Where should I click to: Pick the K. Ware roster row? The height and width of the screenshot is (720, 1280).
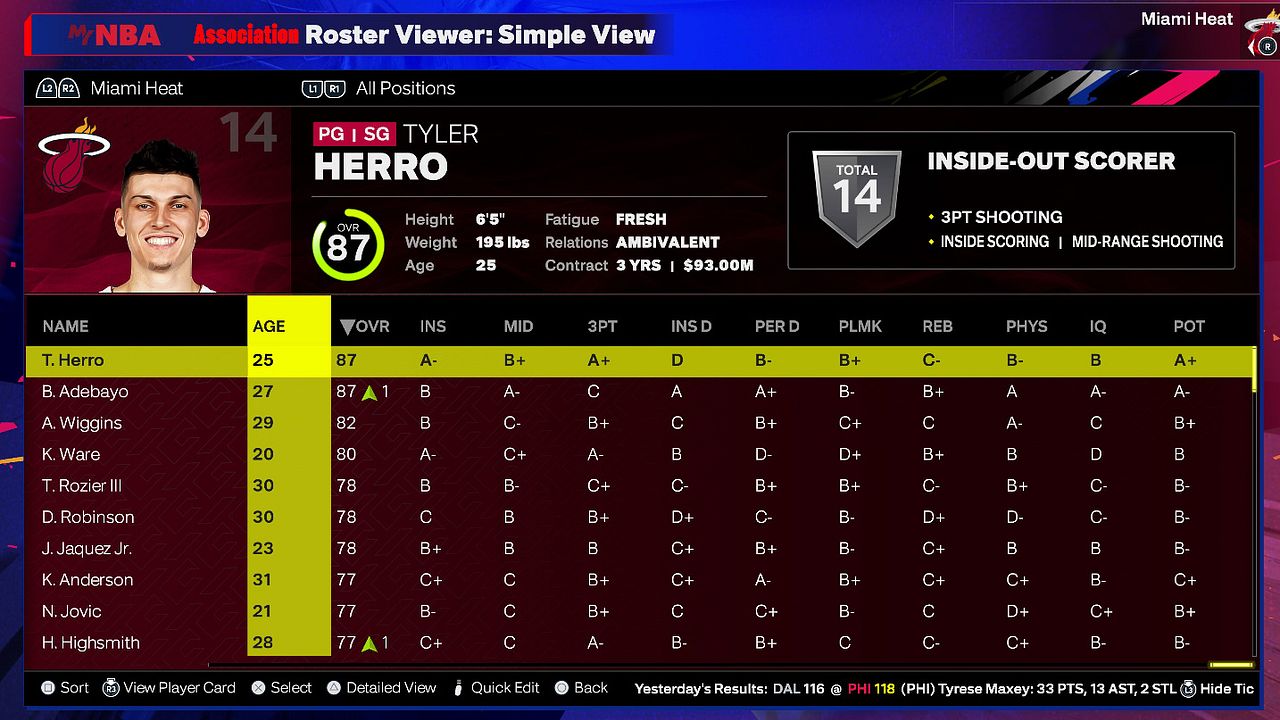[x=71, y=454]
